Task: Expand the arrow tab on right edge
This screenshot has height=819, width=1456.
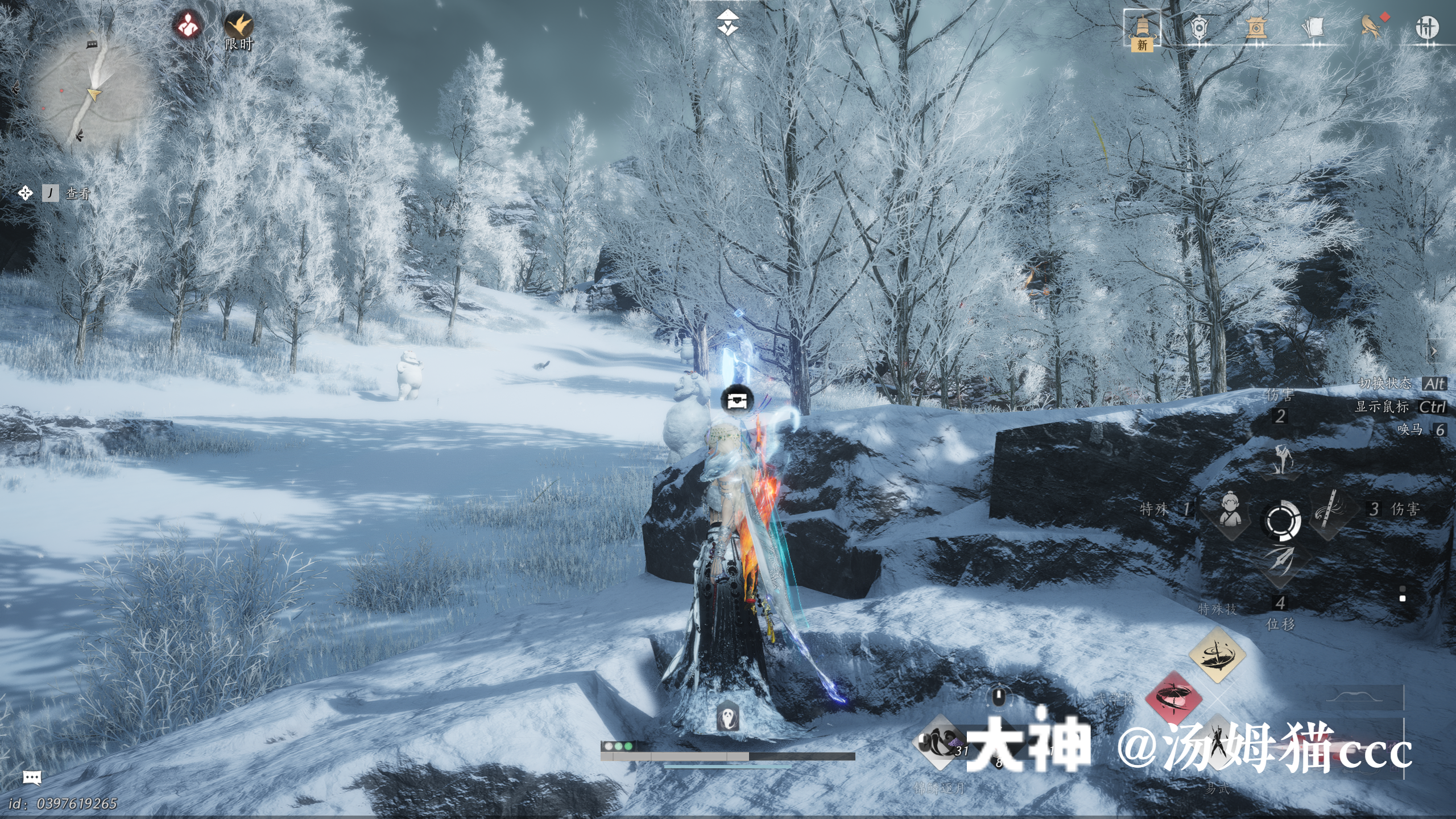Action: click(x=1434, y=351)
